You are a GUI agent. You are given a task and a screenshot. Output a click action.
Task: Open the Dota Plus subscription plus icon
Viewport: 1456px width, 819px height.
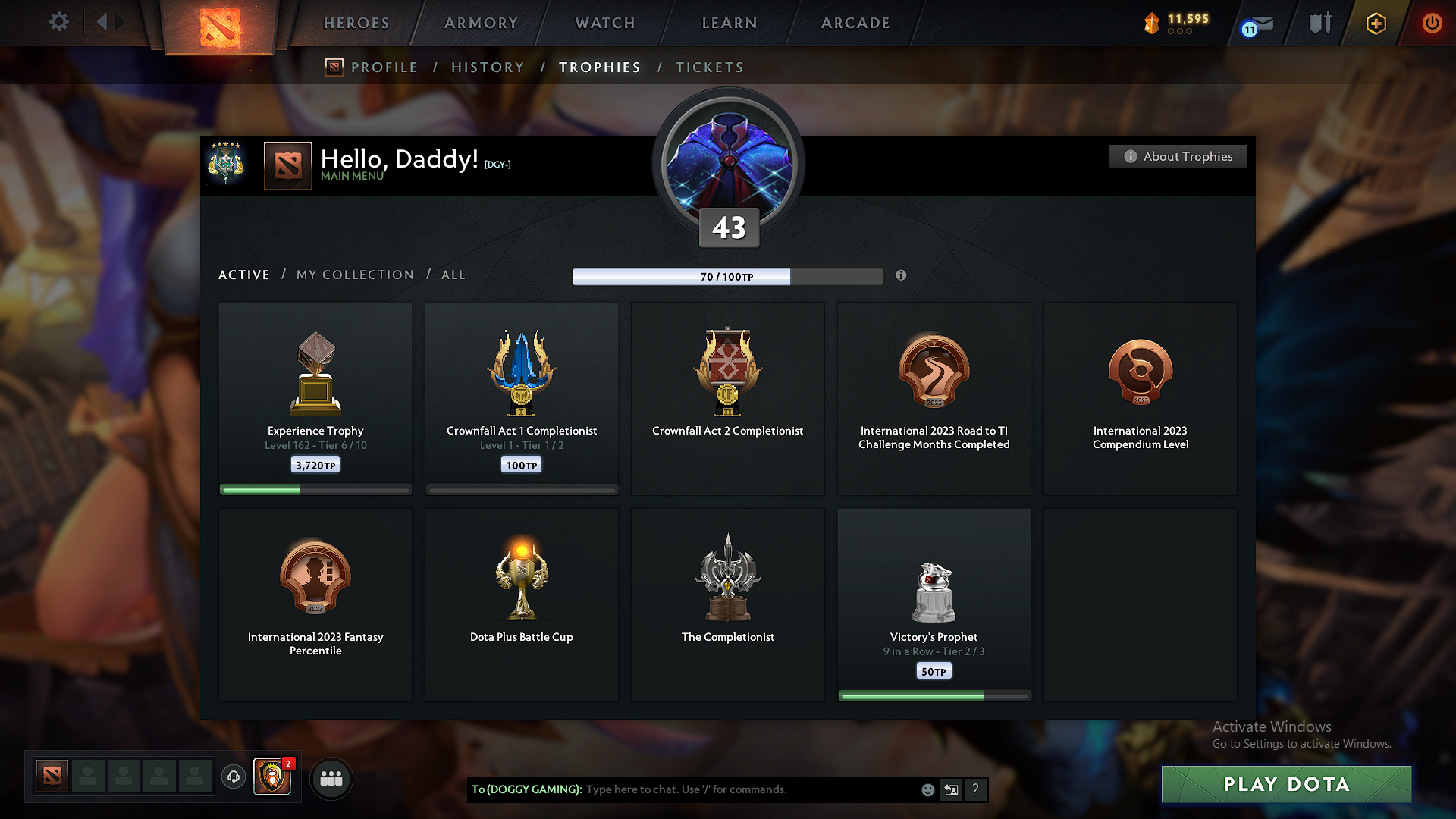pyautogui.click(x=1374, y=23)
